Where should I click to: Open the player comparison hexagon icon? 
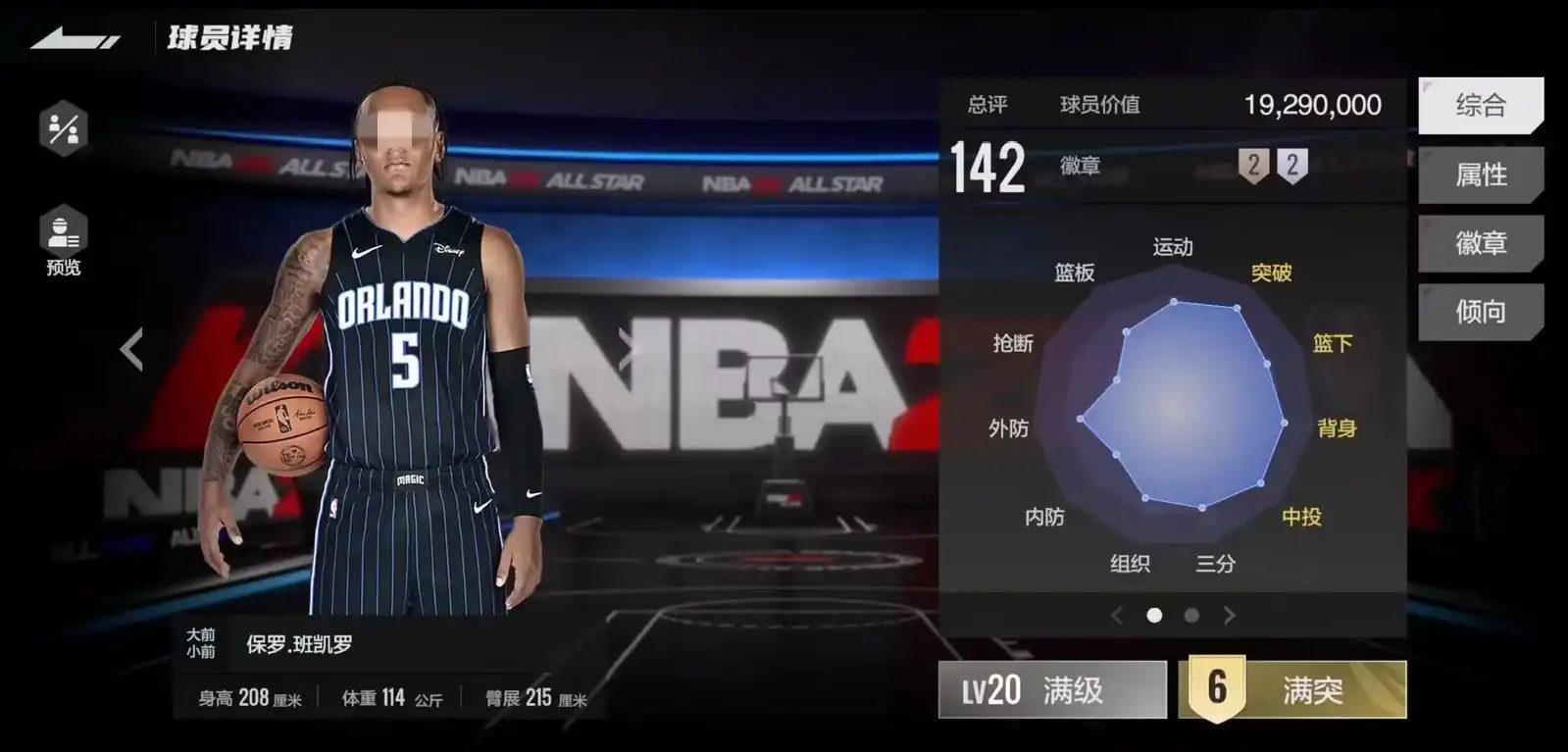point(64,128)
